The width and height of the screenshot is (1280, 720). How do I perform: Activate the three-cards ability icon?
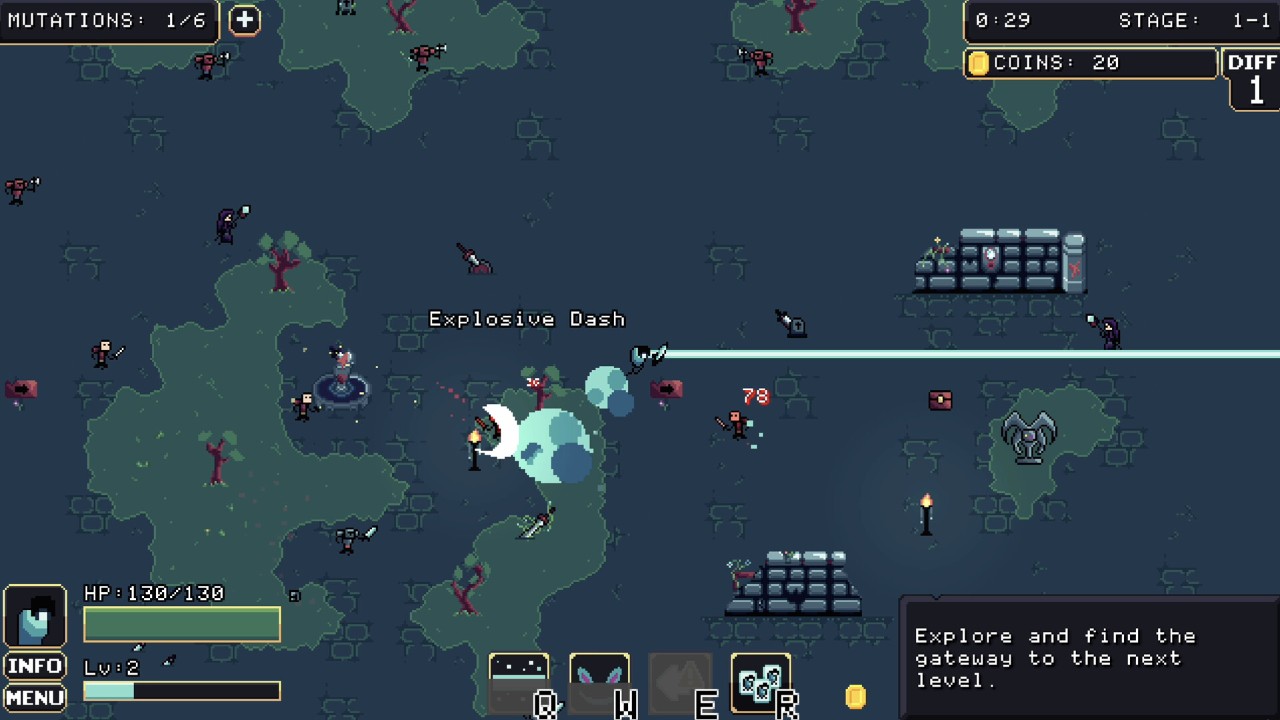coord(761,682)
